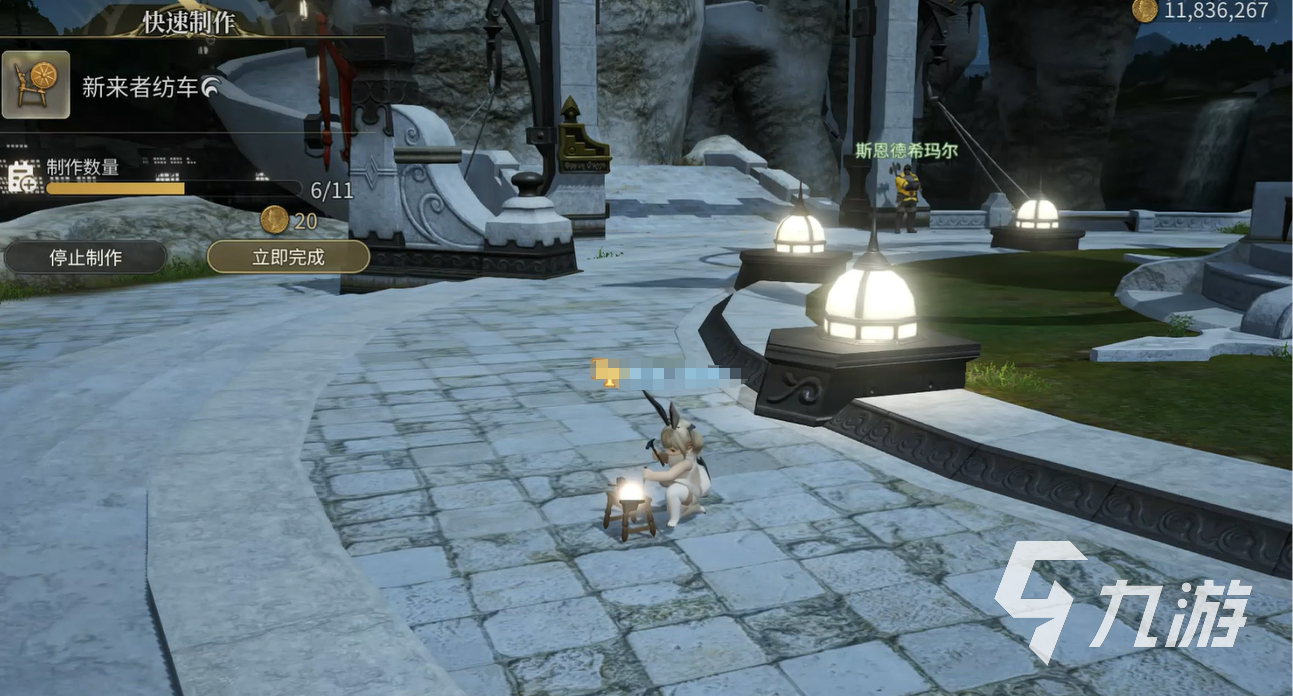Click the 制作数量 crafting quantity icon
Viewport: 1293px width, 696px height.
click(x=22, y=179)
